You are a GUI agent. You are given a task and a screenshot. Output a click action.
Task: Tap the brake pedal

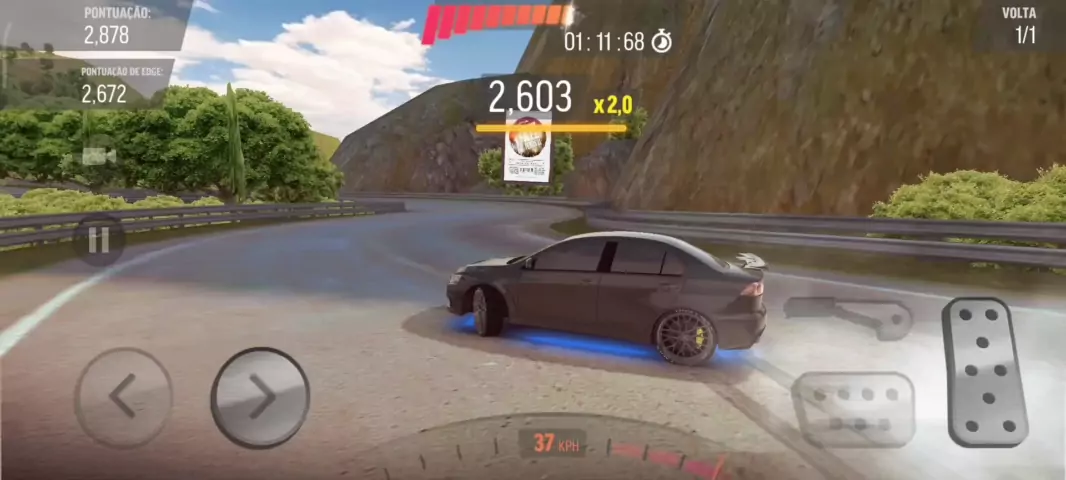pyautogui.click(x=855, y=408)
